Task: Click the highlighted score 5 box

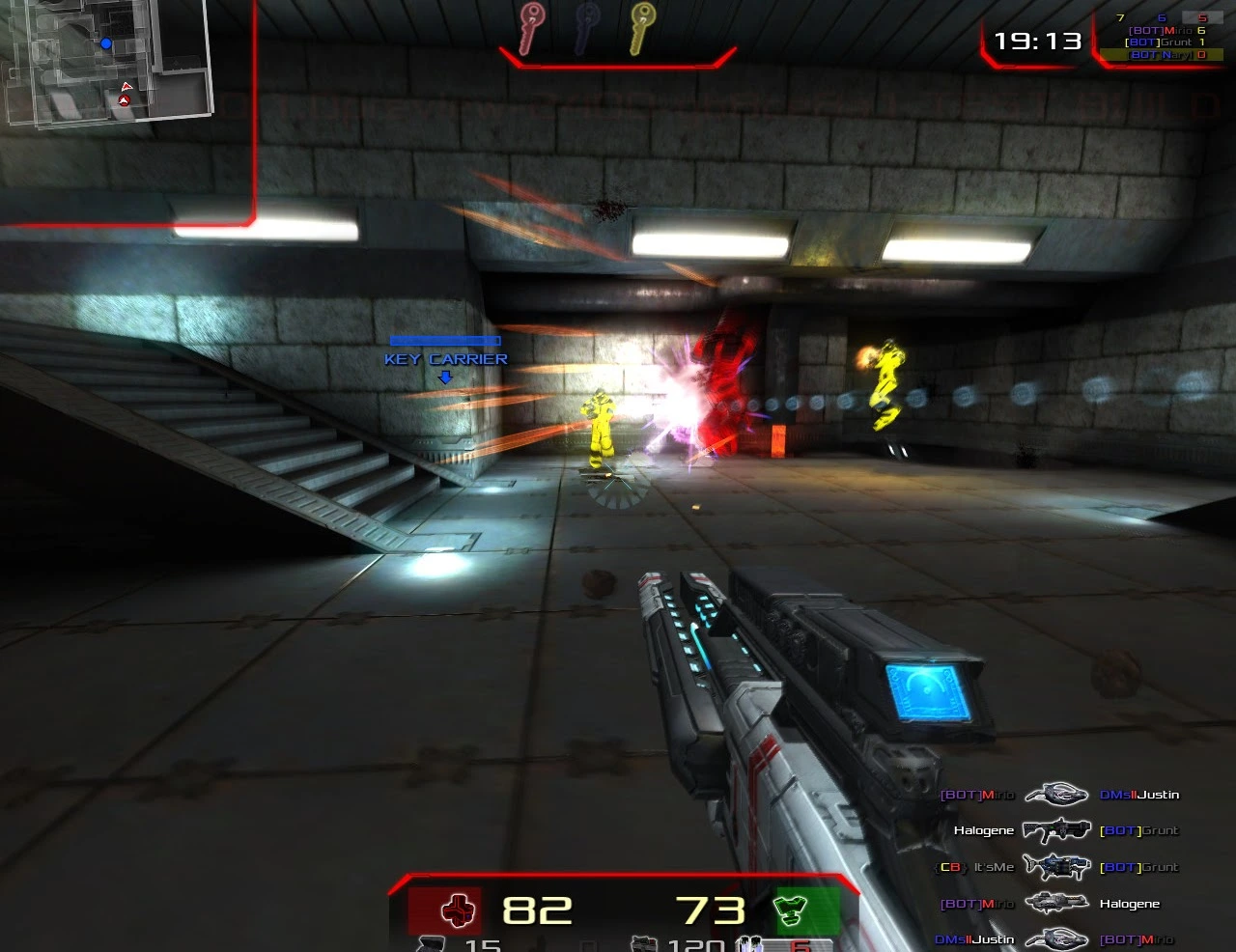Action: (x=1202, y=17)
